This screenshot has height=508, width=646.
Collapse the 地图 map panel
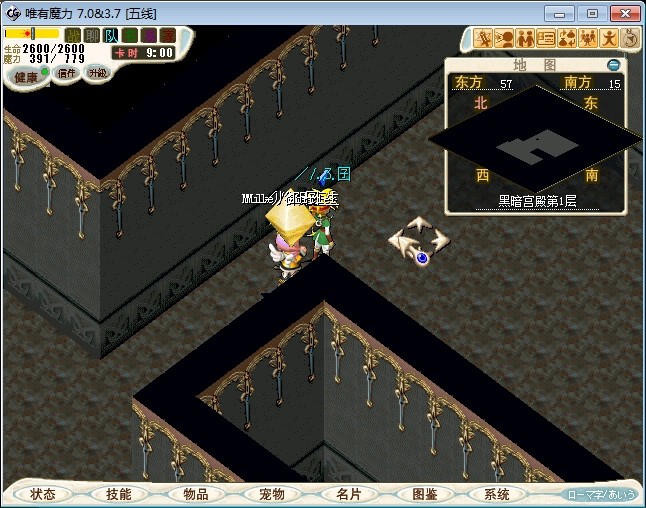point(614,65)
